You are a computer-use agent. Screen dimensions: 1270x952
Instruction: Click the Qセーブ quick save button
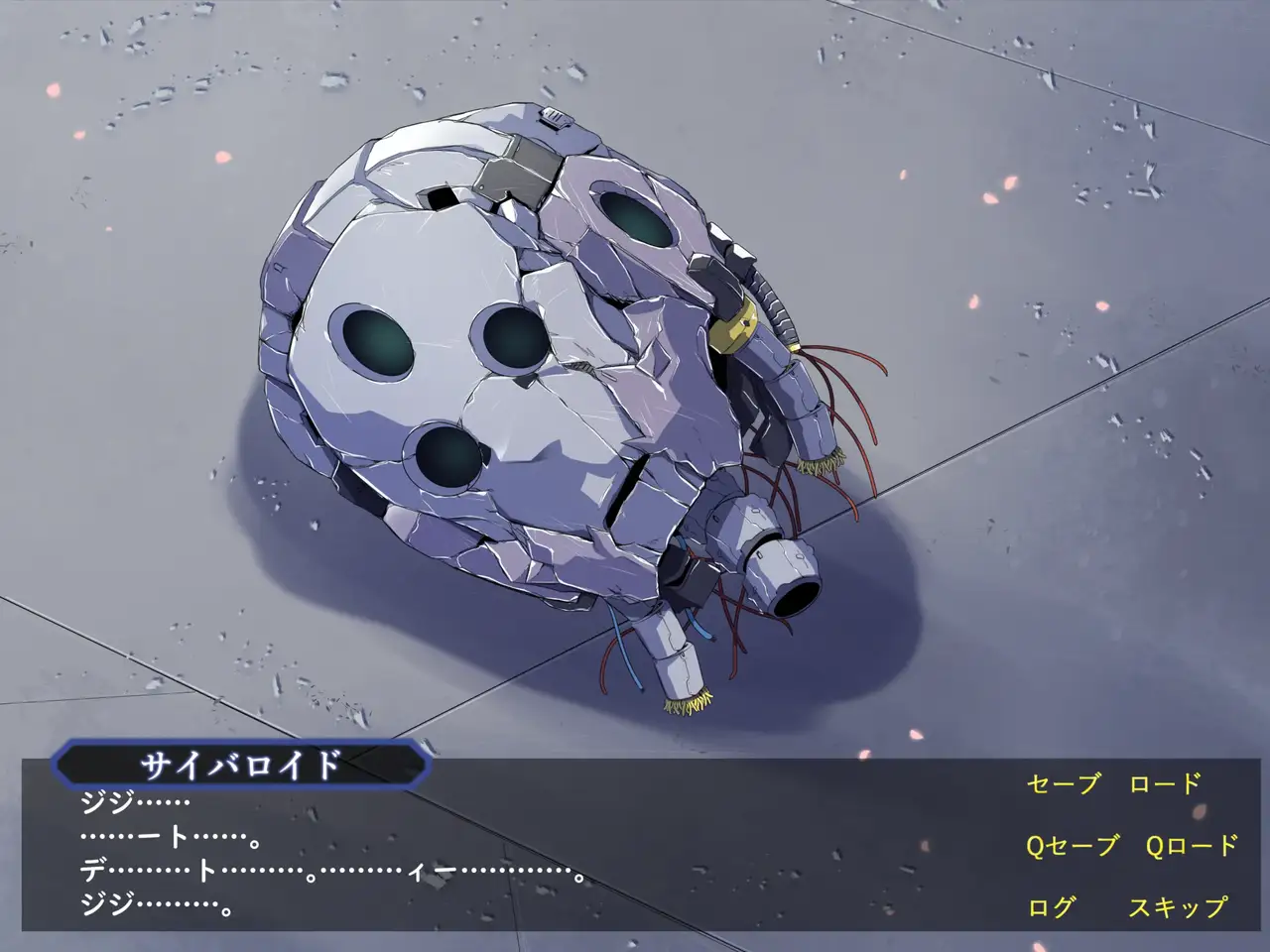pyautogui.click(x=1072, y=846)
